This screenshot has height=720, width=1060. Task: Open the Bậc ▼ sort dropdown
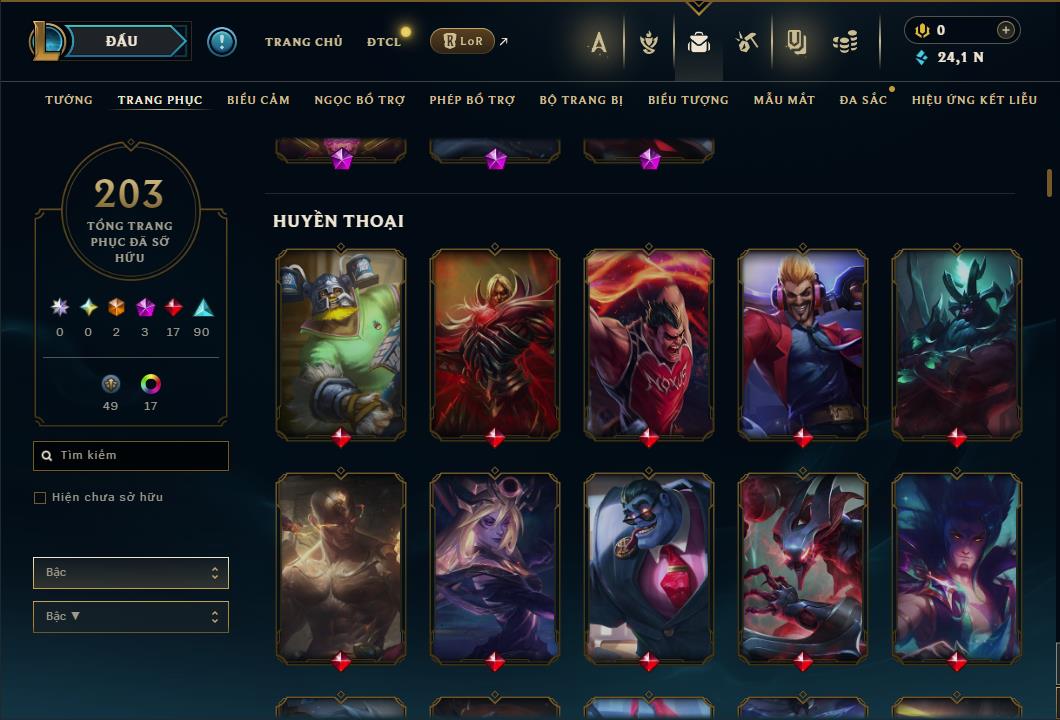131,617
